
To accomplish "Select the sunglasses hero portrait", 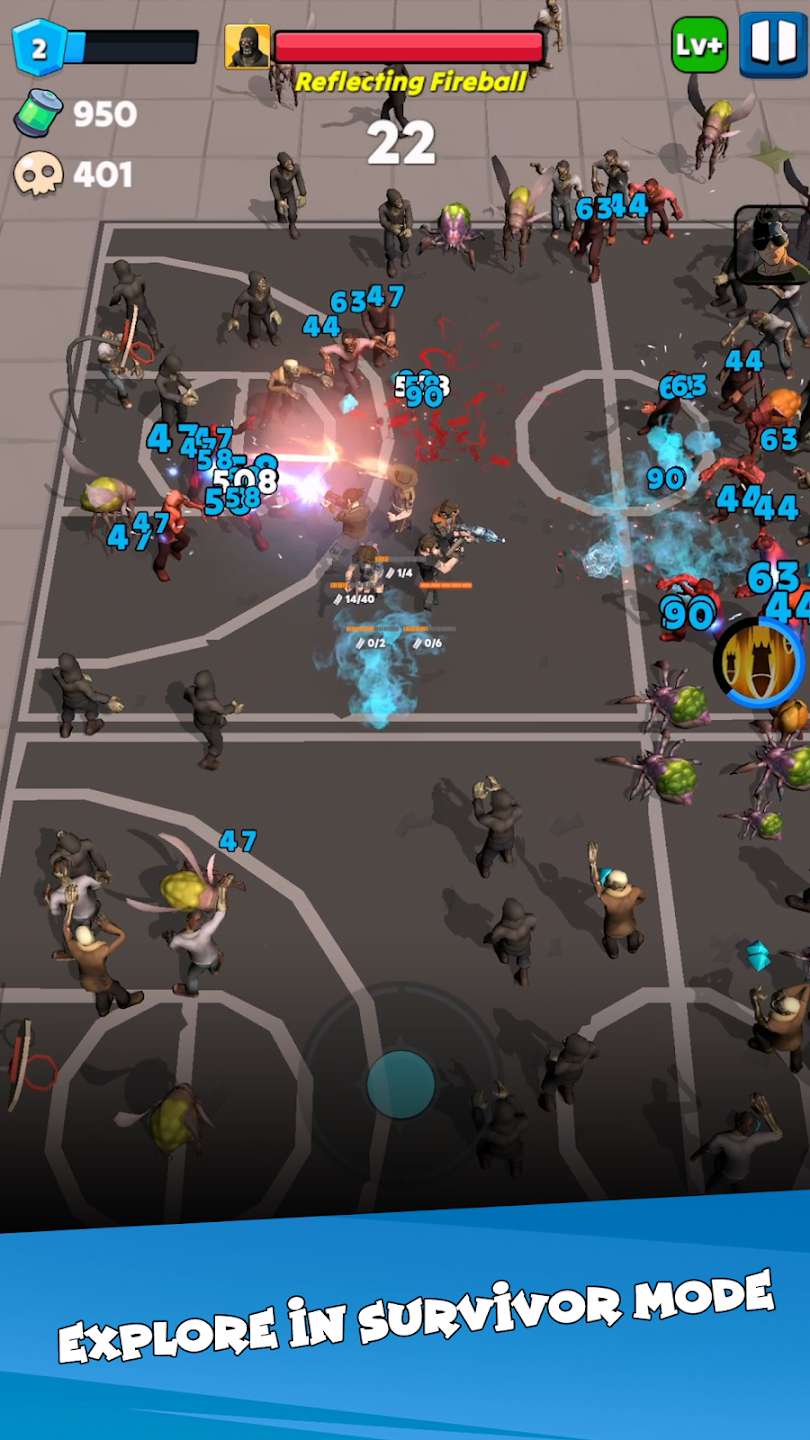I will click(x=773, y=243).
